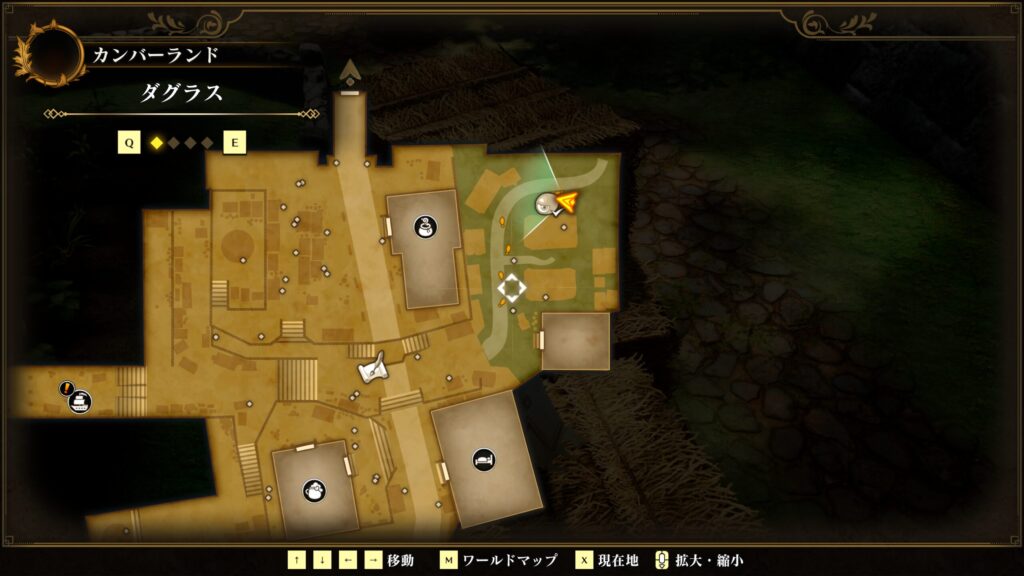The height and width of the screenshot is (576, 1024).
Task: Click the white scroll marker in the town center
Action: (x=373, y=371)
